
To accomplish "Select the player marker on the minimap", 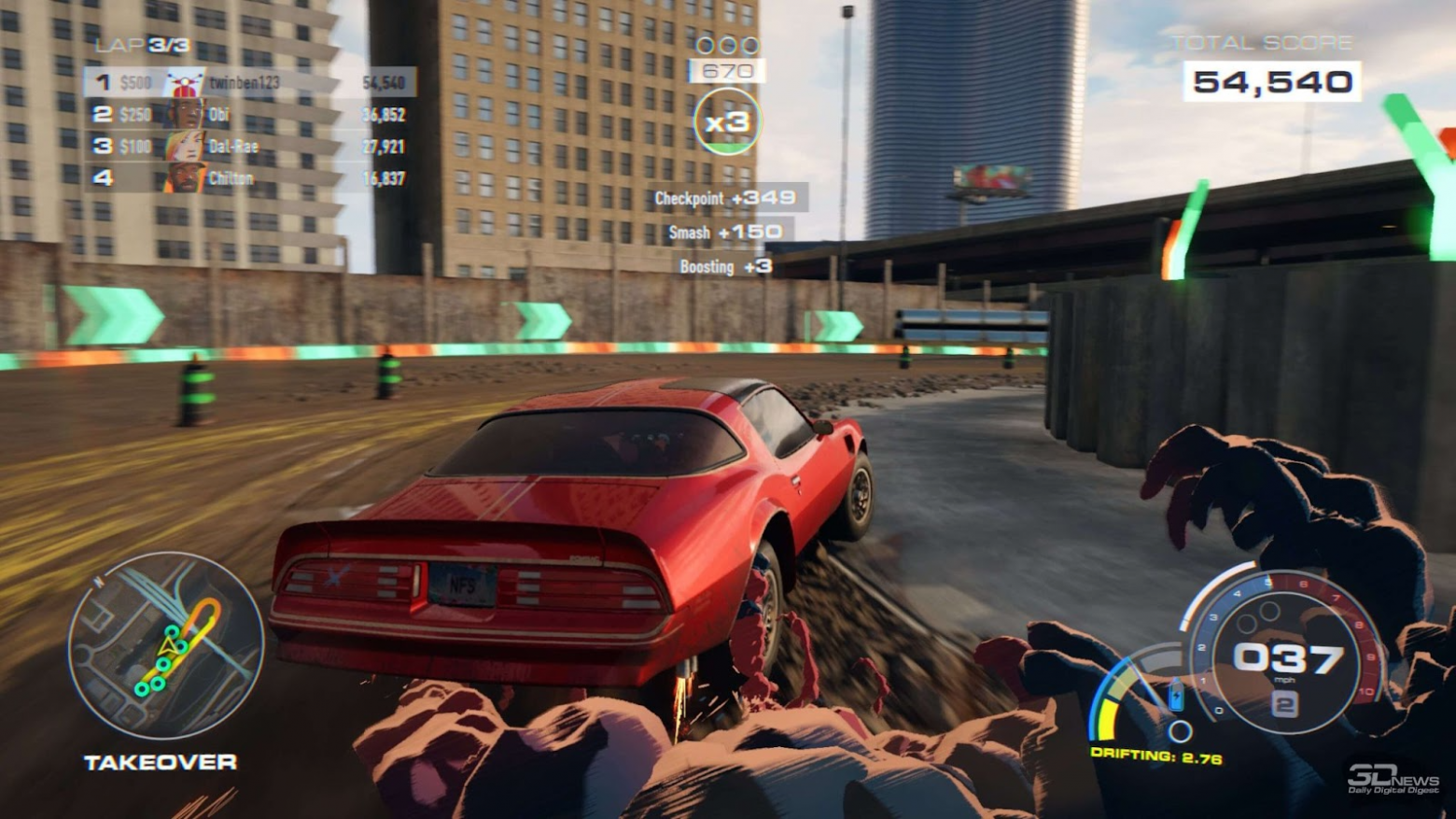I will pyautogui.click(x=168, y=642).
